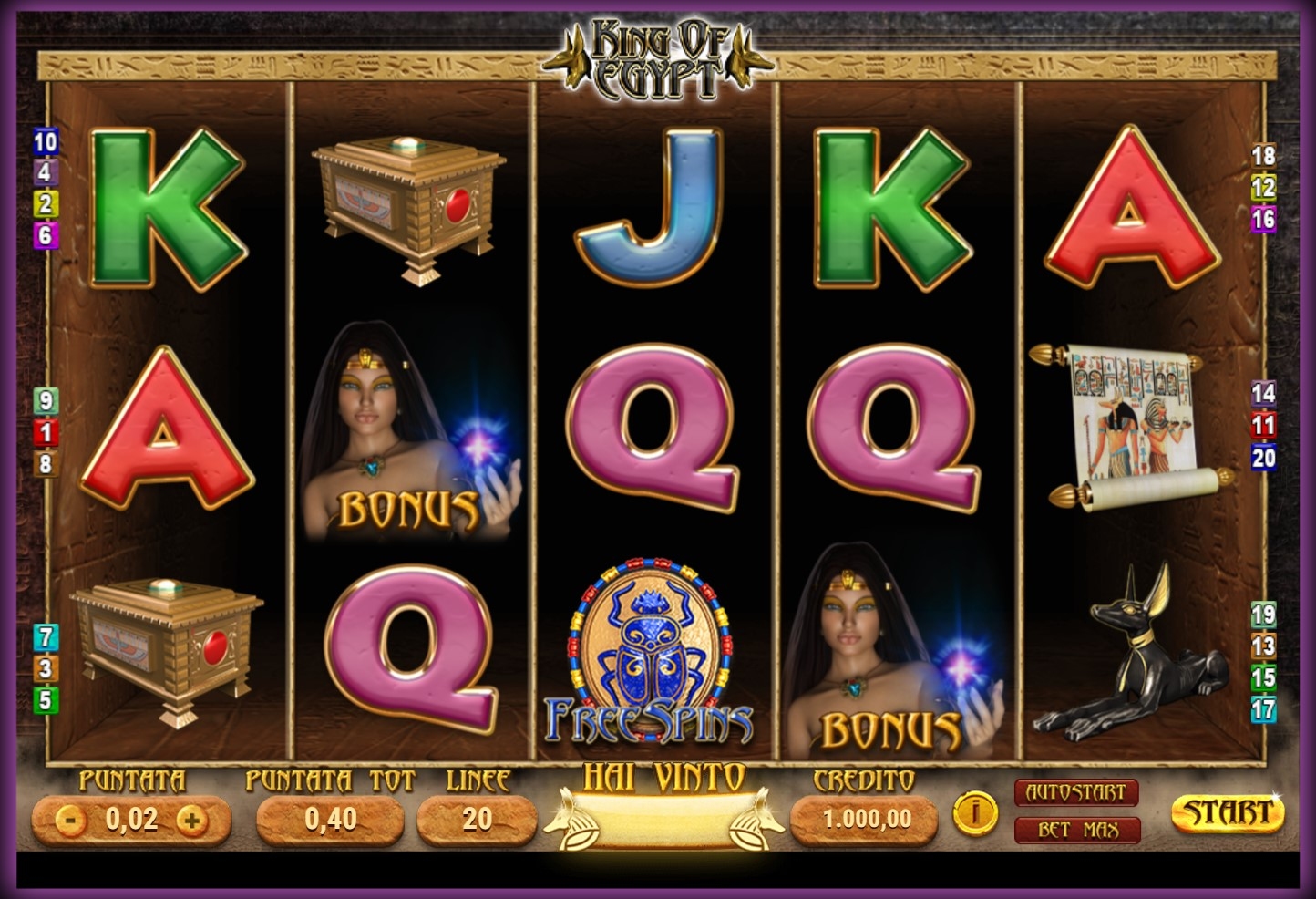Activate the AUTOSTART button

click(1075, 792)
